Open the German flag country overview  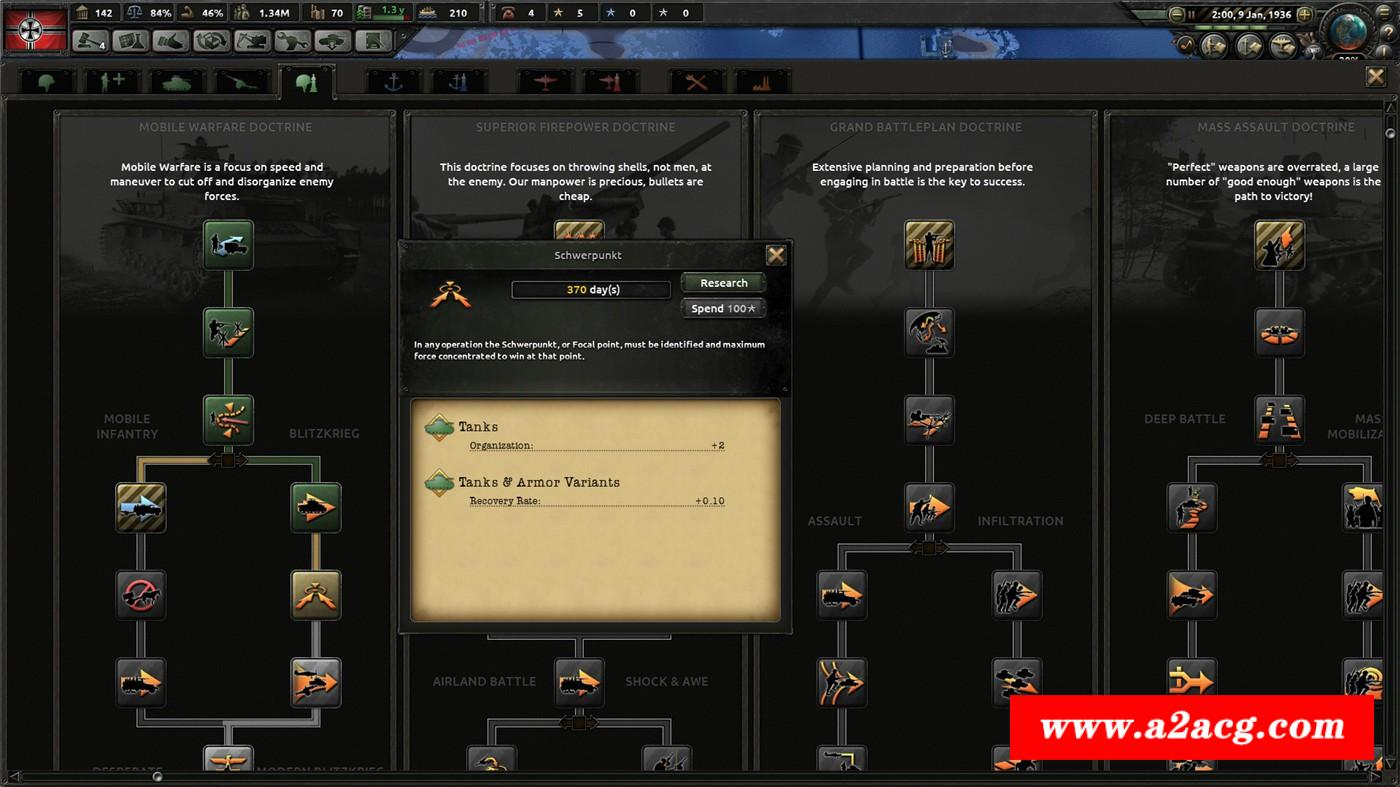click(x=35, y=27)
